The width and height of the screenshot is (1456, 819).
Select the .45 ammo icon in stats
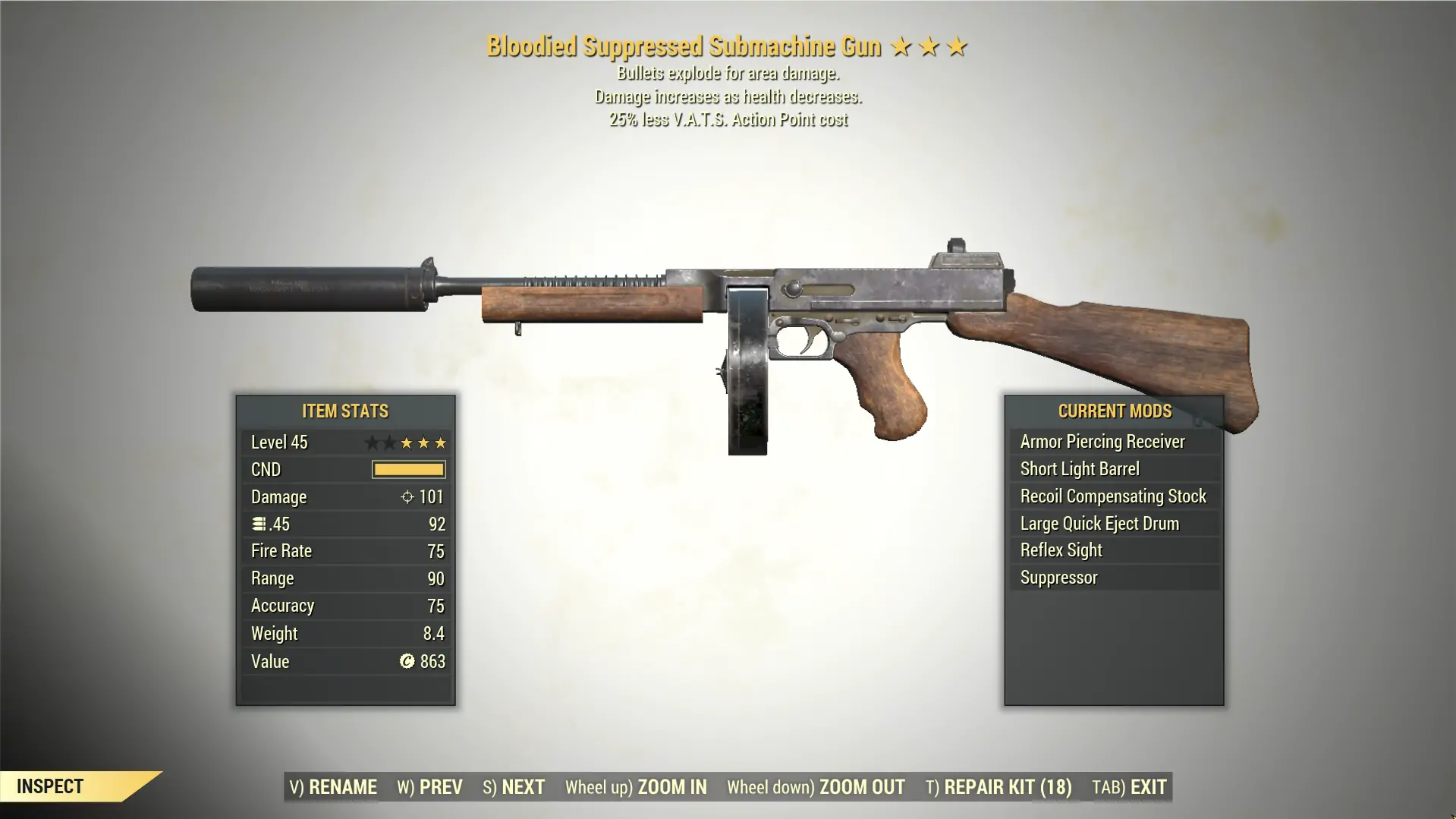click(x=259, y=524)
